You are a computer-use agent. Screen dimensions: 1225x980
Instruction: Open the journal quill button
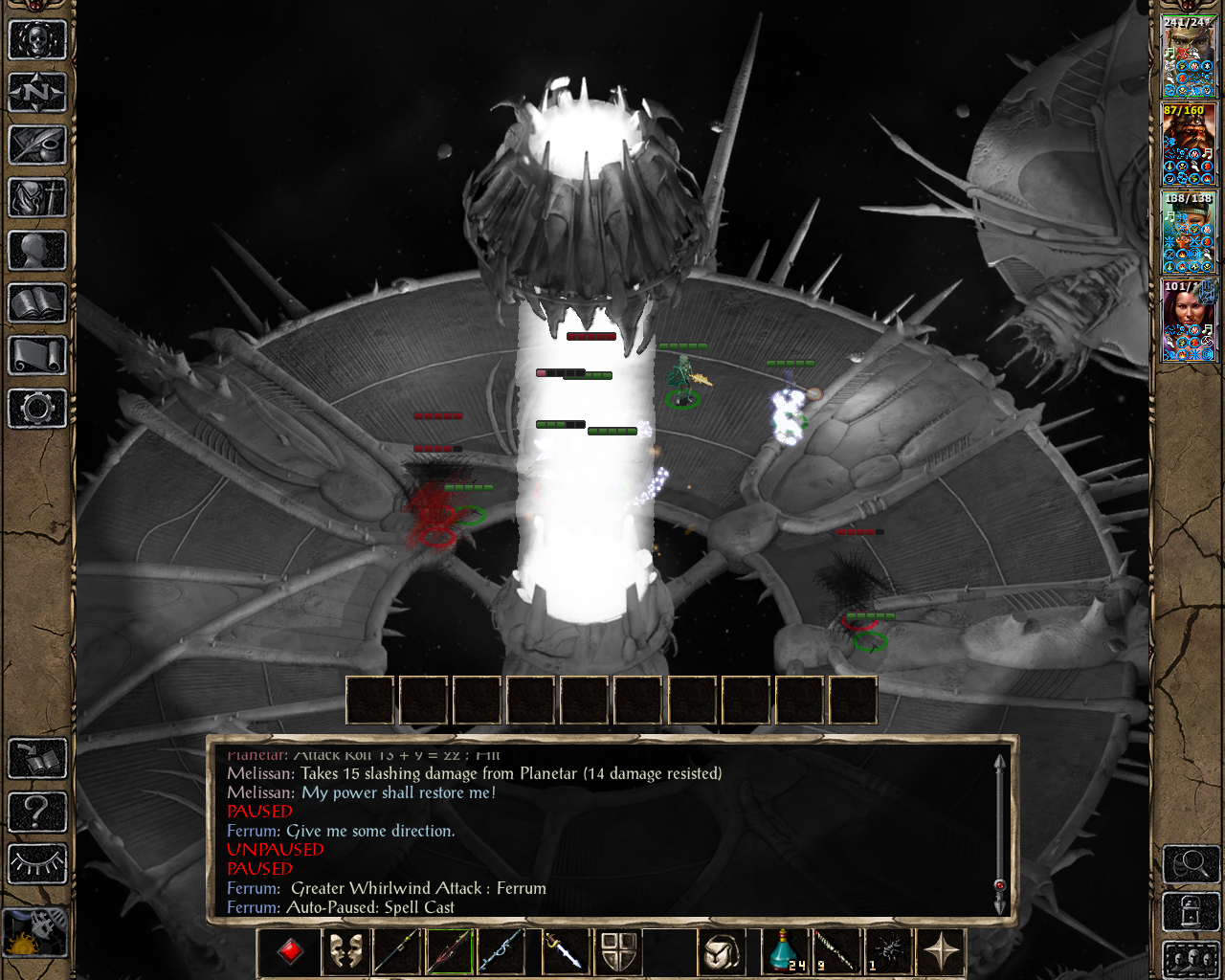[37, 145]
